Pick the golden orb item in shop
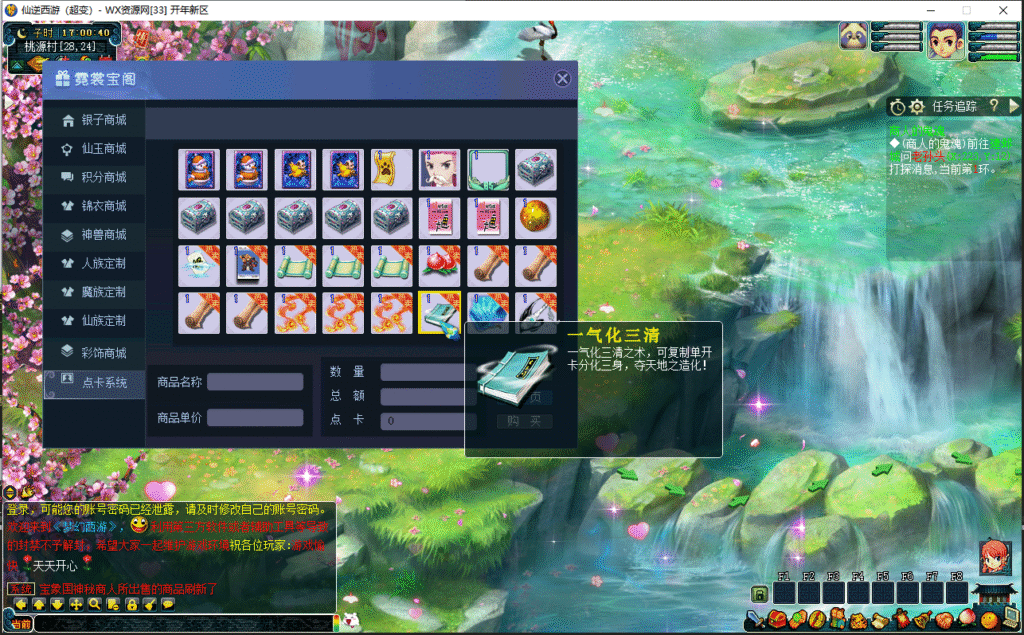Image resolution: width=1024 pixels, height=635 pixels. [536, 218]
